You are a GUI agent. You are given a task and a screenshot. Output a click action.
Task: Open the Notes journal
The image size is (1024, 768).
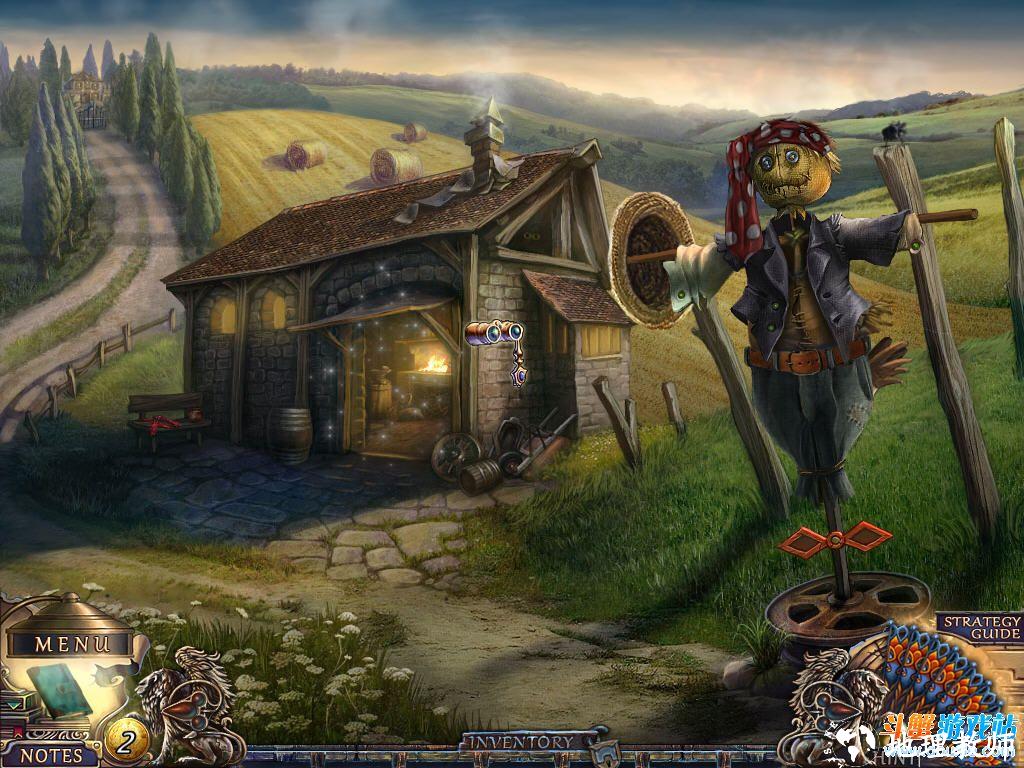coord(50,755)
